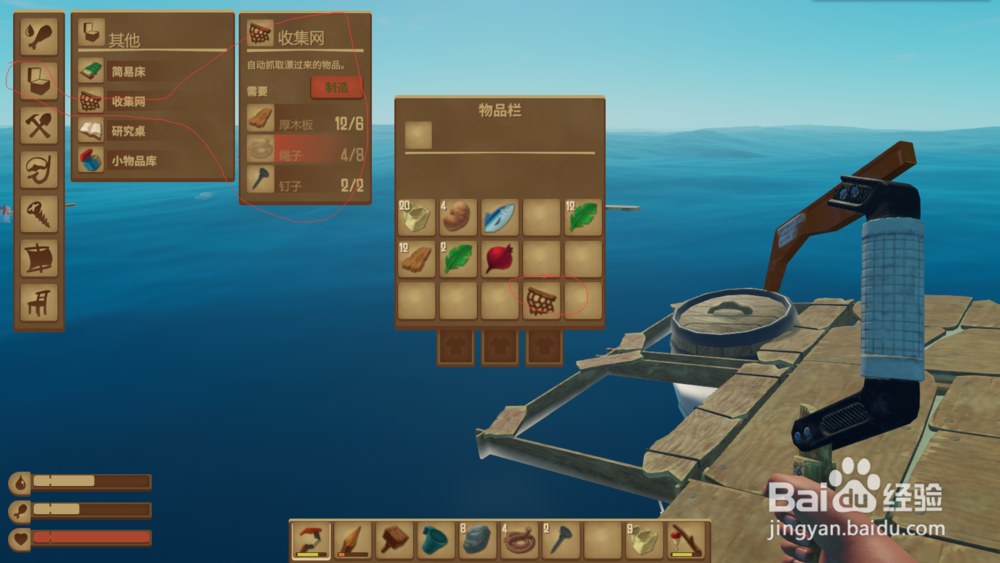Open the screw resources crafting category
1000x563 pixels.
tap(40, 212)
